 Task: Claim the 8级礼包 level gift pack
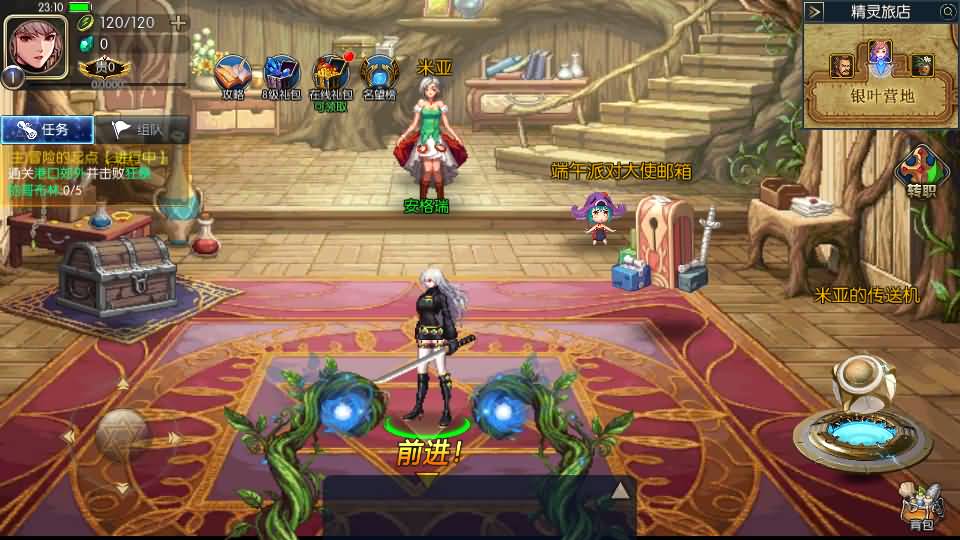282,76
